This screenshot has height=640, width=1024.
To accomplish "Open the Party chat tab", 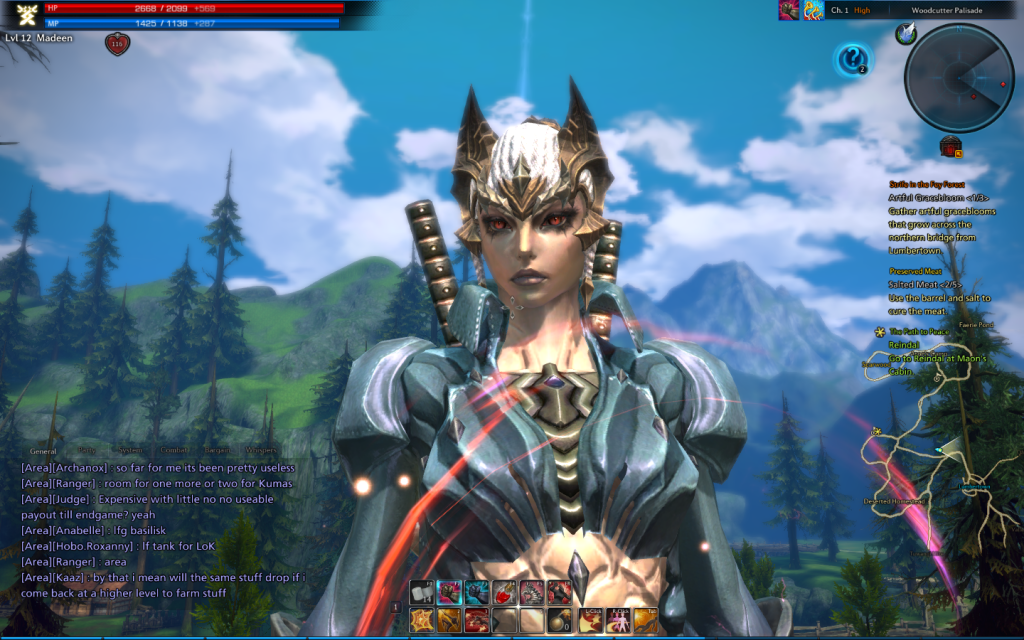I will [88, 451].
